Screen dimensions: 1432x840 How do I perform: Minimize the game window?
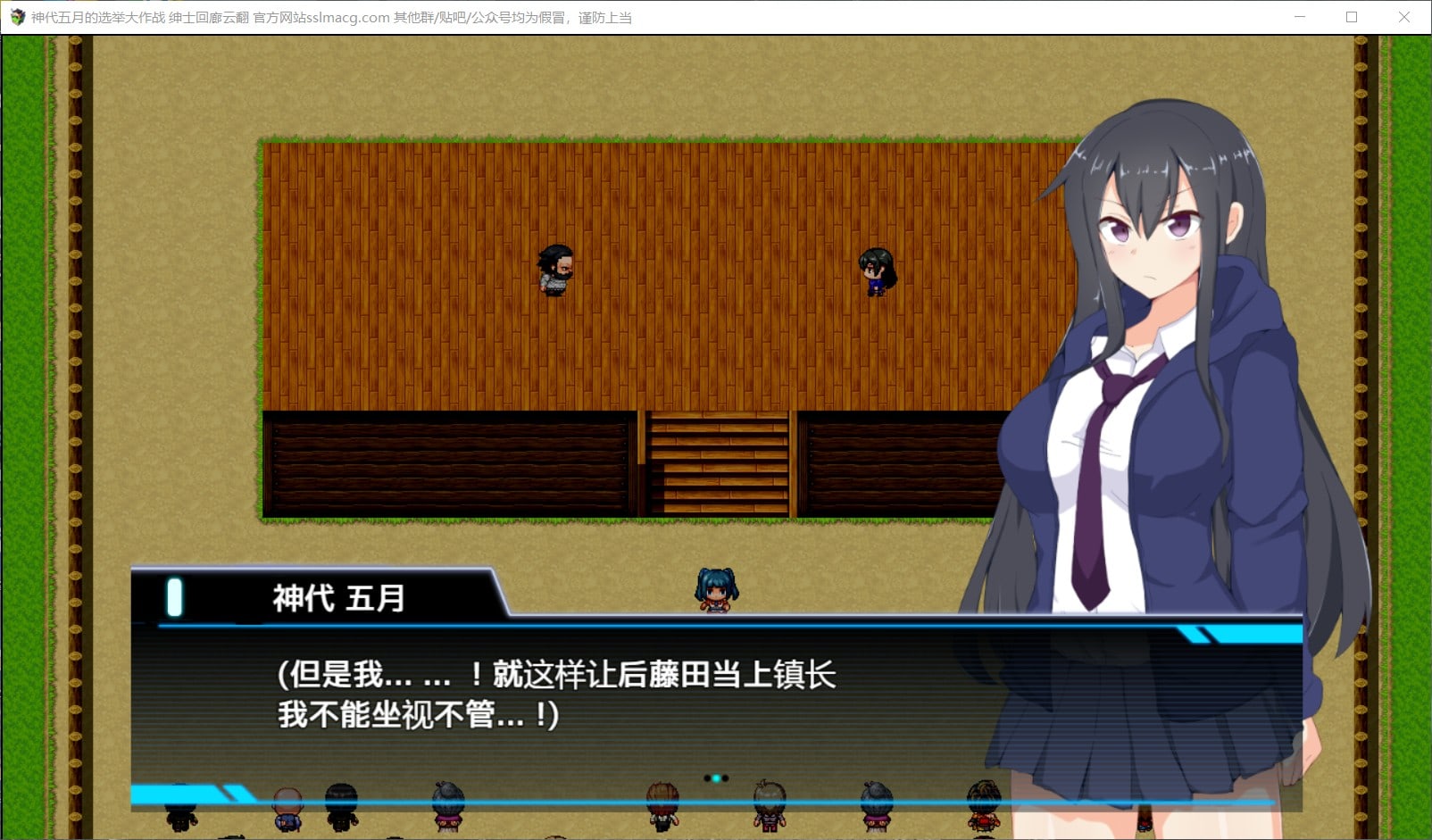1300,17
